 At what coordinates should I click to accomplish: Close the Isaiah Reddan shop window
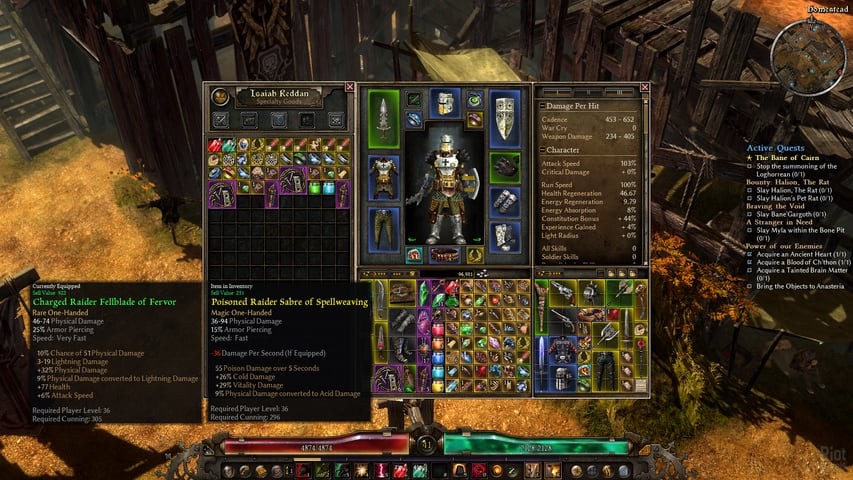pos(349,87)
